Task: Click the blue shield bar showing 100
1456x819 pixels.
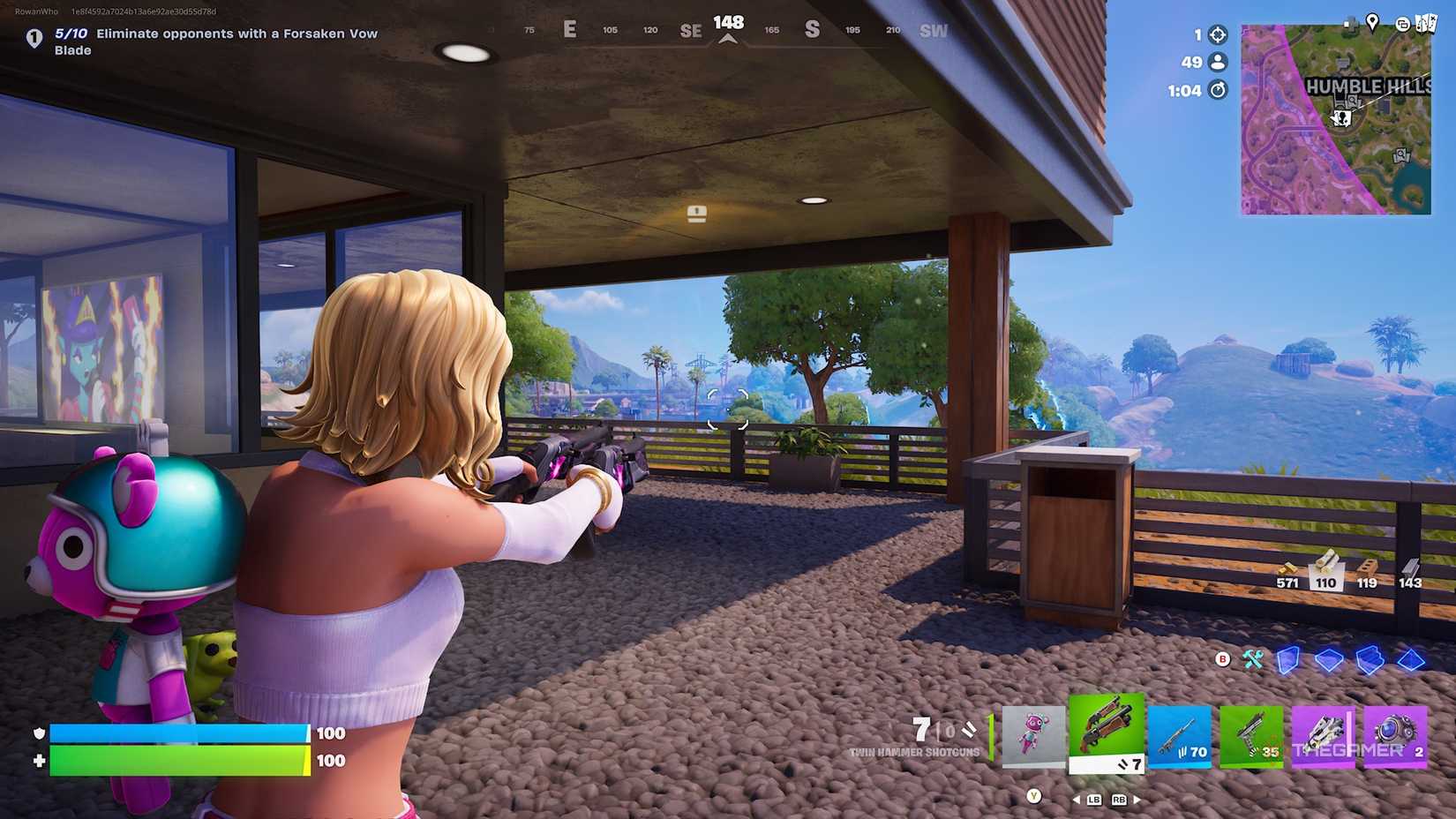Action: 176,733
